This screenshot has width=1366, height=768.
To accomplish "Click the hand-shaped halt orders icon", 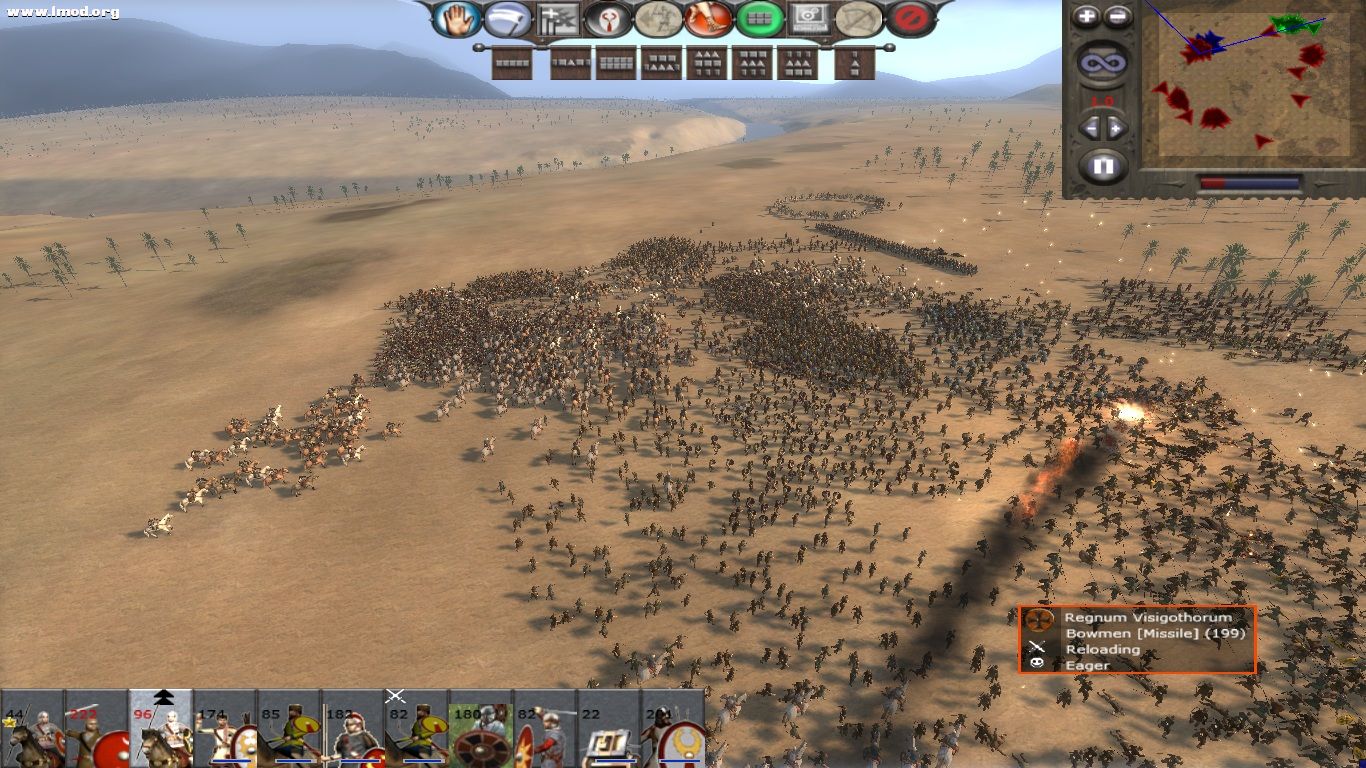I will [x=457, y=17].
